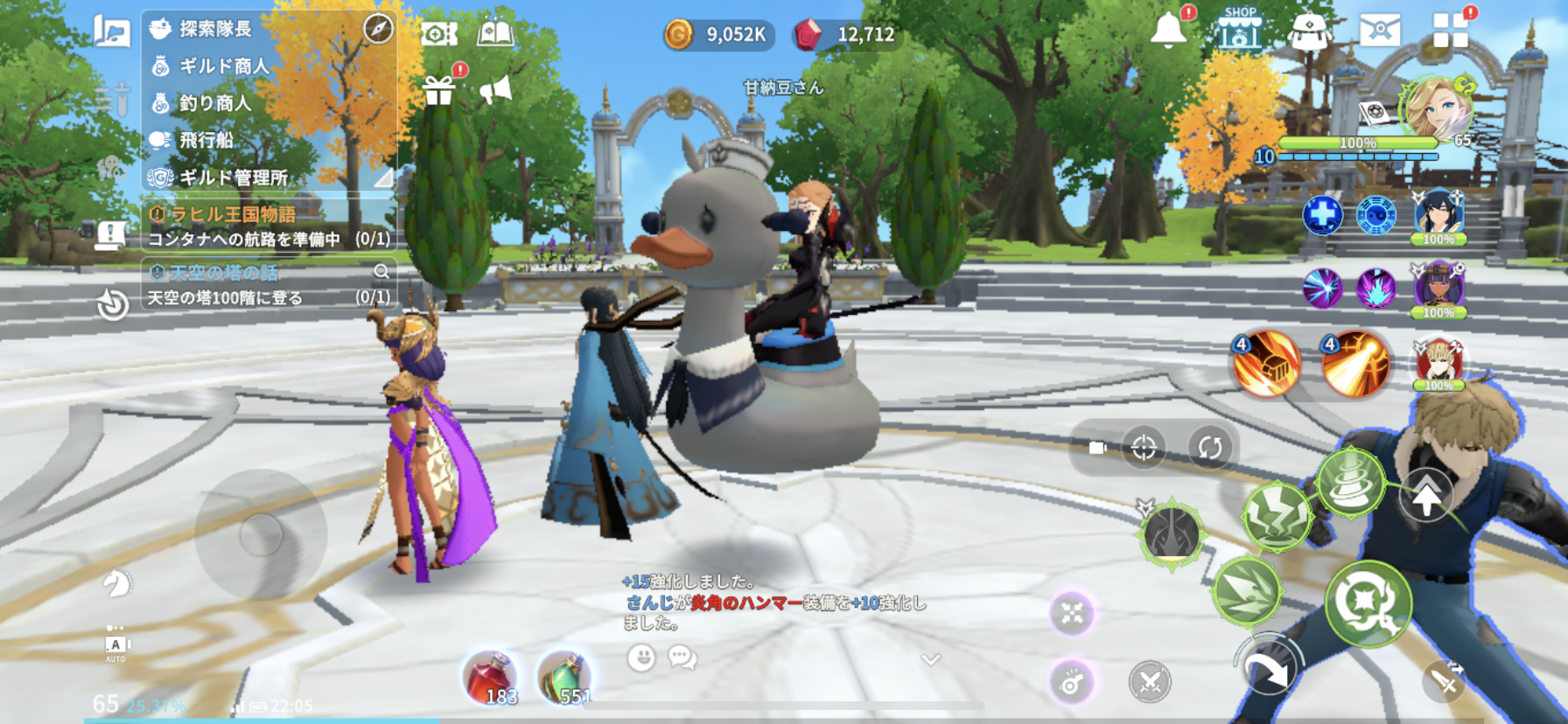Open the chat speech bubbles
Screen dimensions: 1568x724
682,657
